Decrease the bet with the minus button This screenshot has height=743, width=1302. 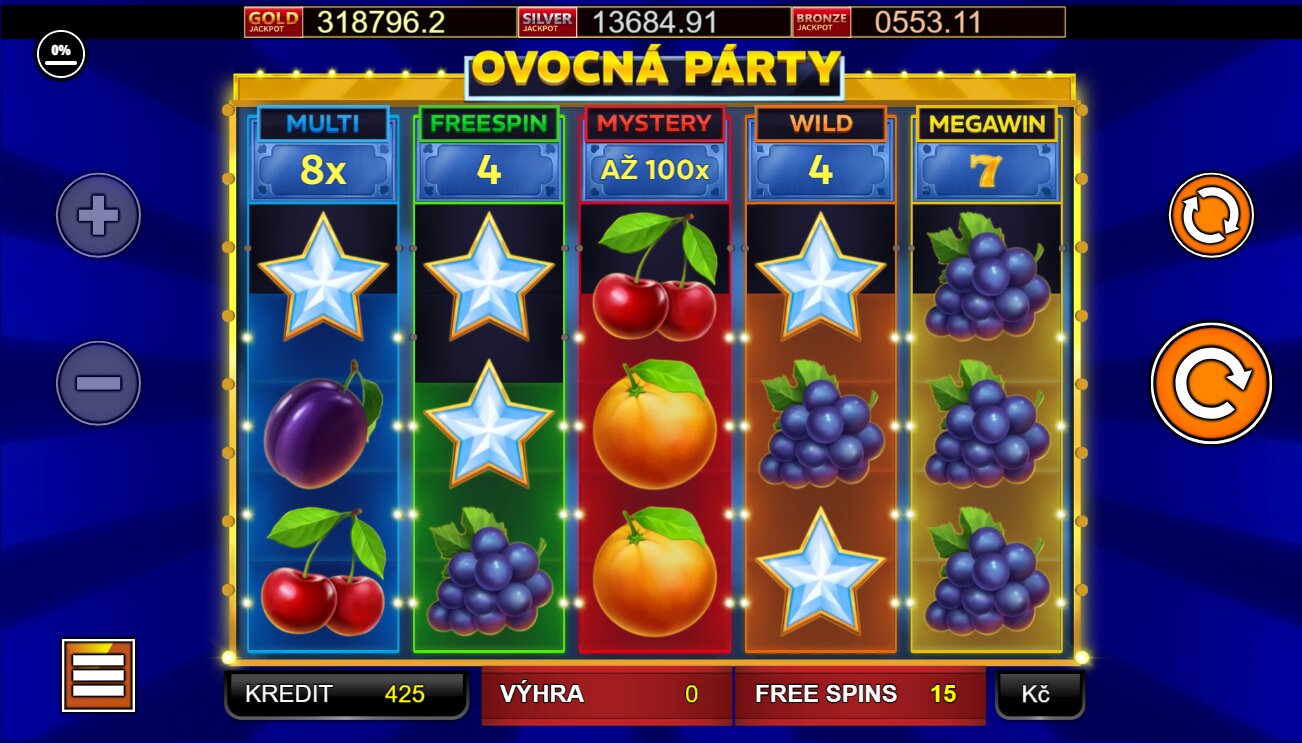click(98, 383)
